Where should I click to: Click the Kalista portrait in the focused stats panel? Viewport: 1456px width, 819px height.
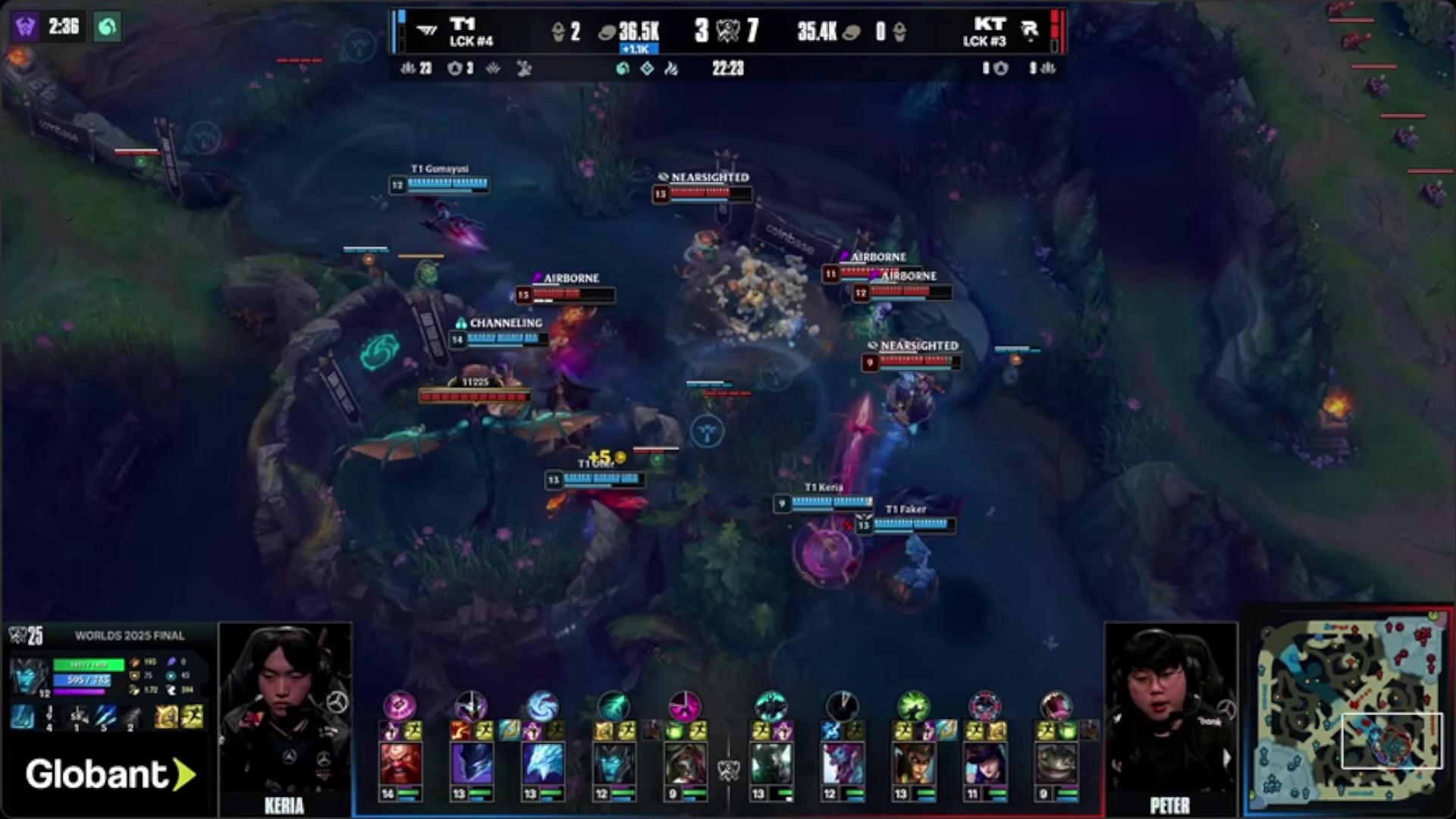tap(29, 679)
